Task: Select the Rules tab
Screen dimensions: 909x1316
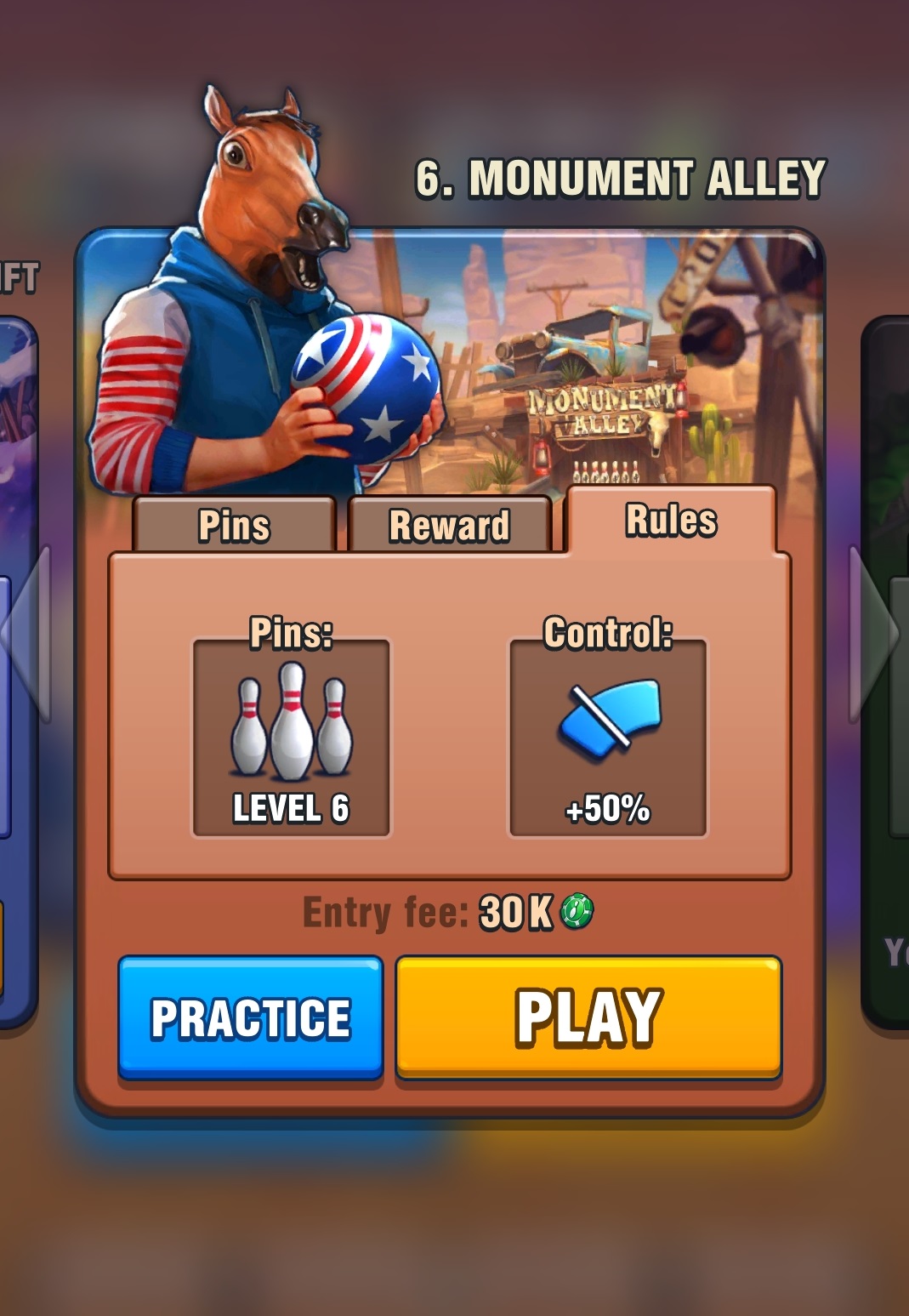Action: coord(671,521)
